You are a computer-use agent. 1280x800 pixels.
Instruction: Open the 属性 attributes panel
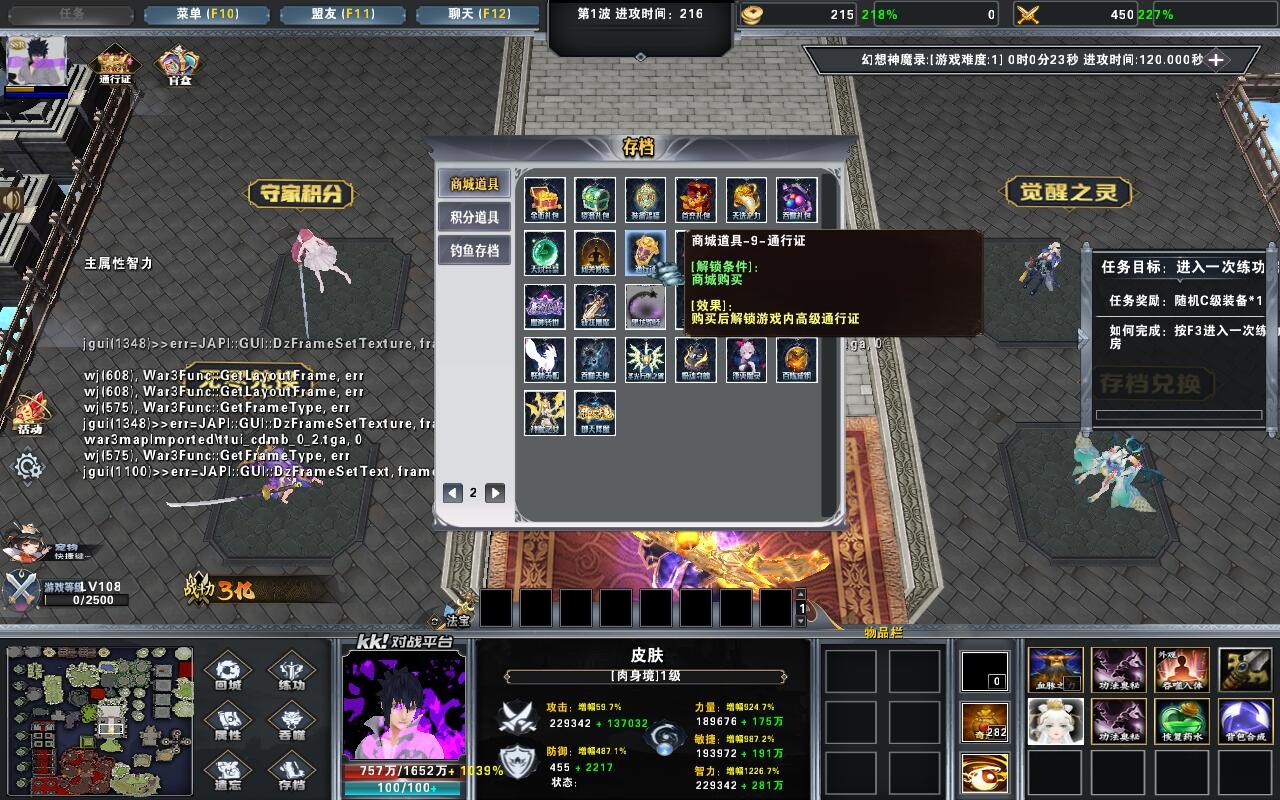pyautogui.click(x=228, y=722)
